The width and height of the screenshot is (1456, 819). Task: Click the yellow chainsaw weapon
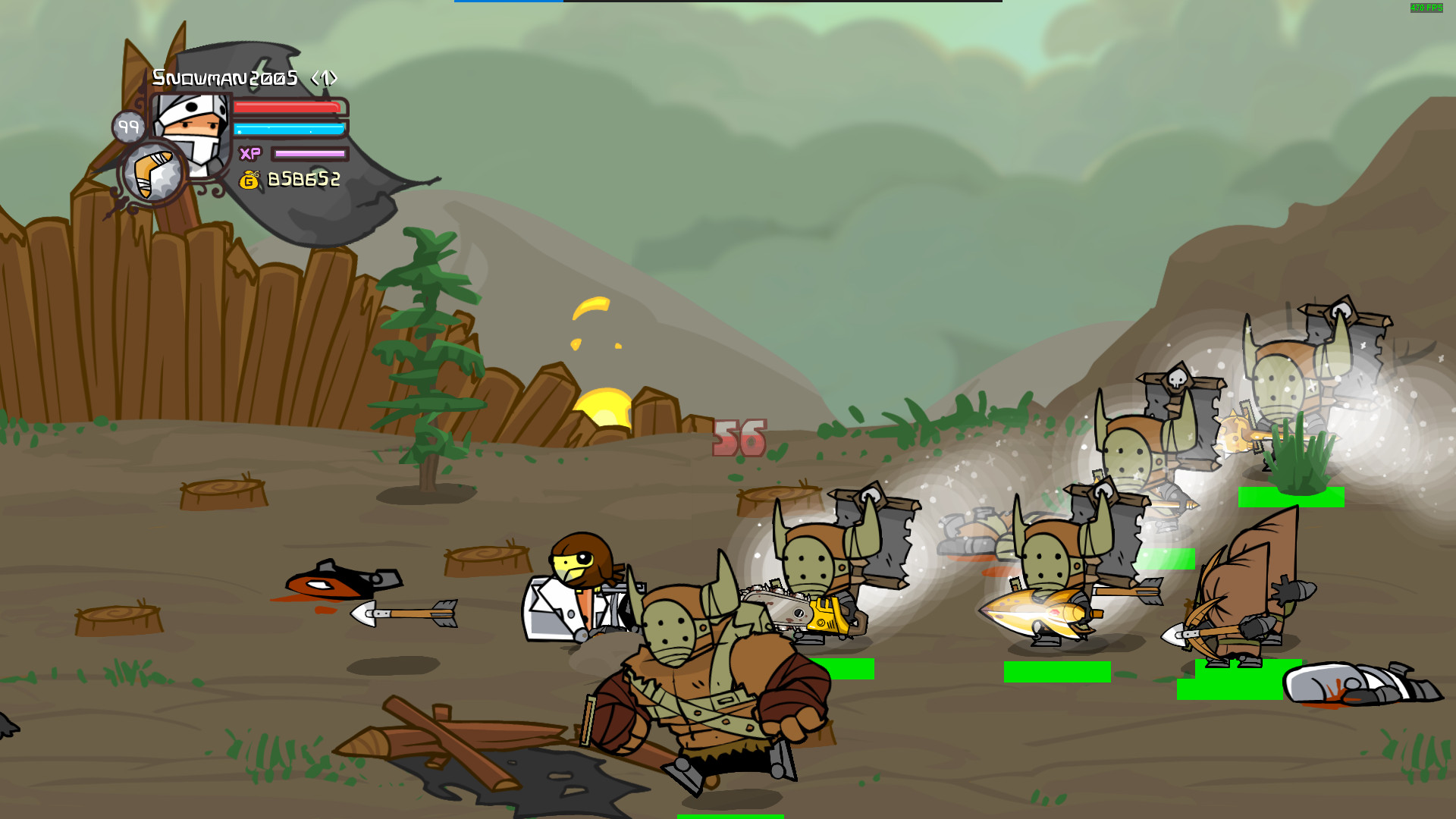point(827,614)
